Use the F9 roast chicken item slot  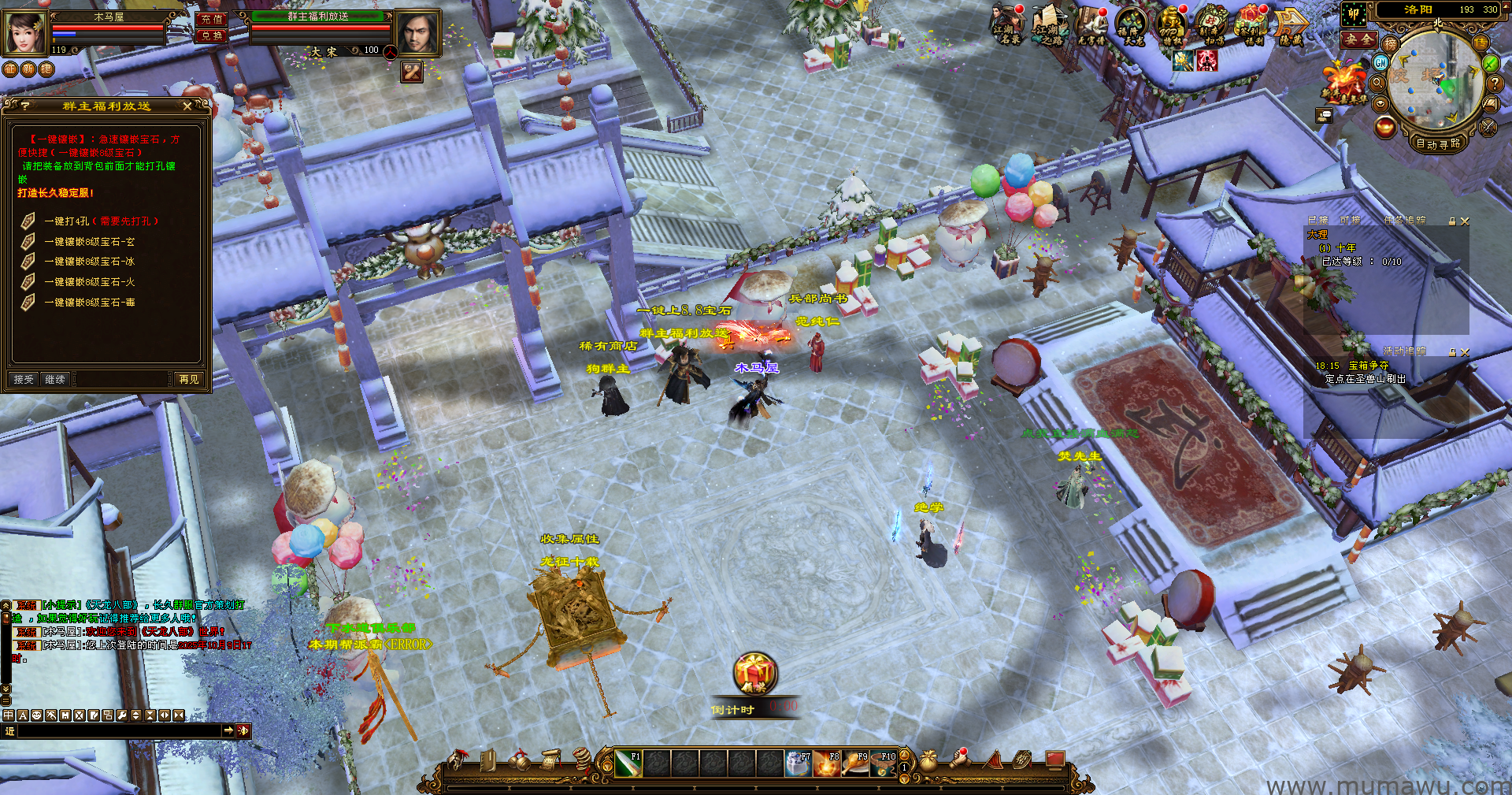coord(854,763)
